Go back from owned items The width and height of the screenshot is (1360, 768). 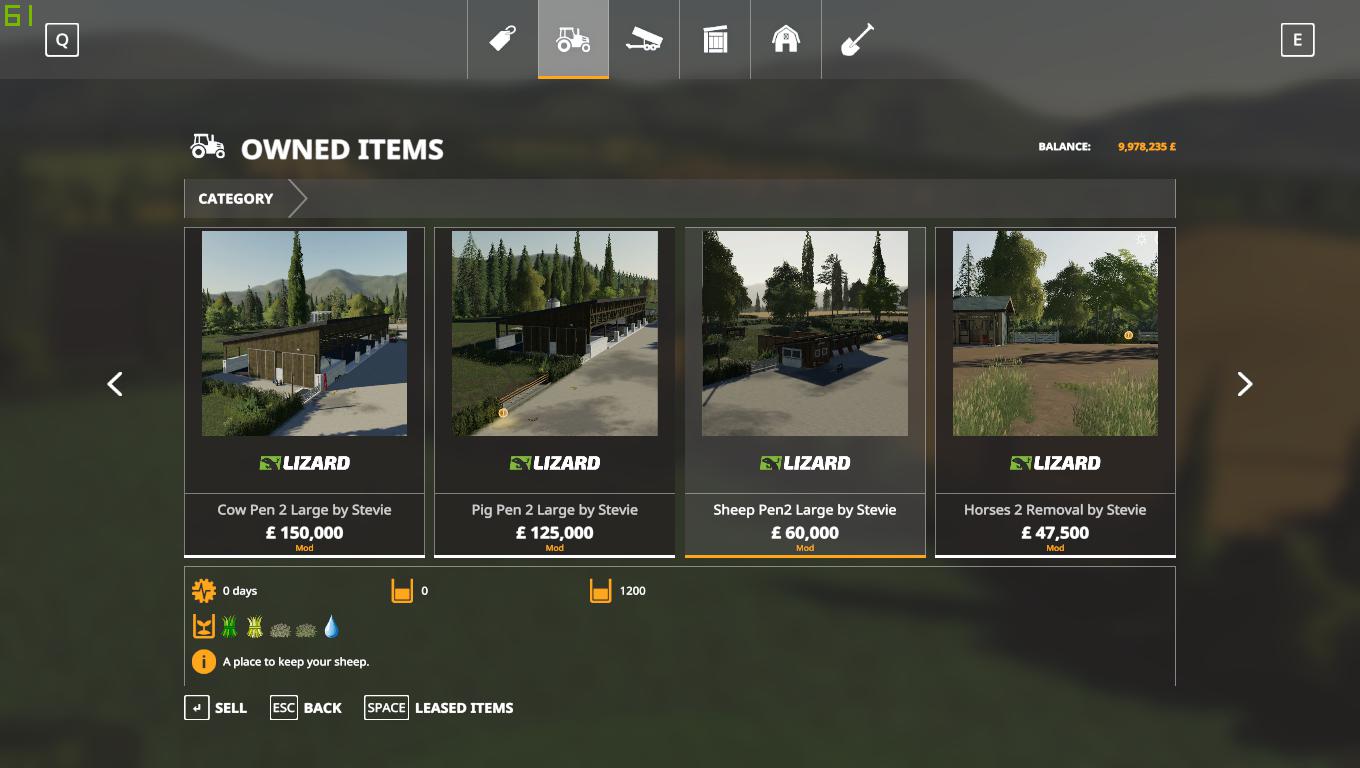(x=307, y=708)
